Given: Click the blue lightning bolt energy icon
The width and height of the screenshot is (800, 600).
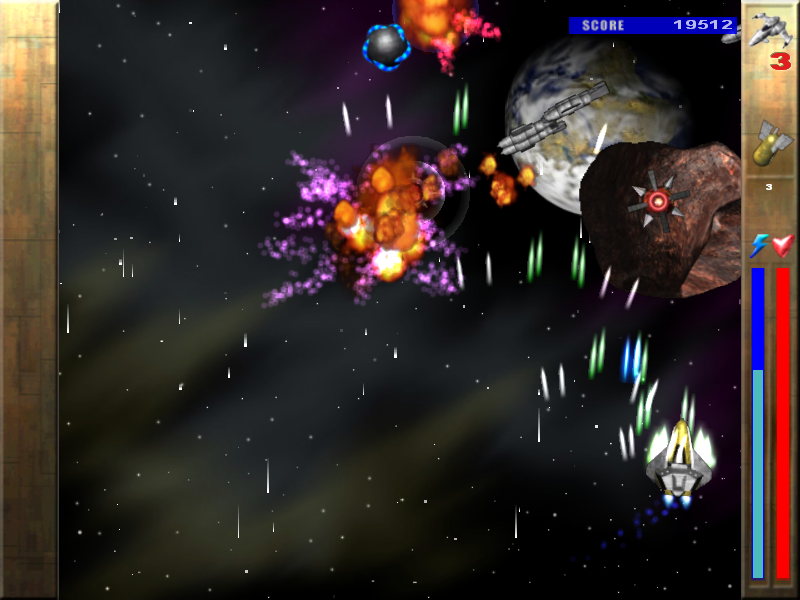Looking at the screenshot, I should pos(758,246).
